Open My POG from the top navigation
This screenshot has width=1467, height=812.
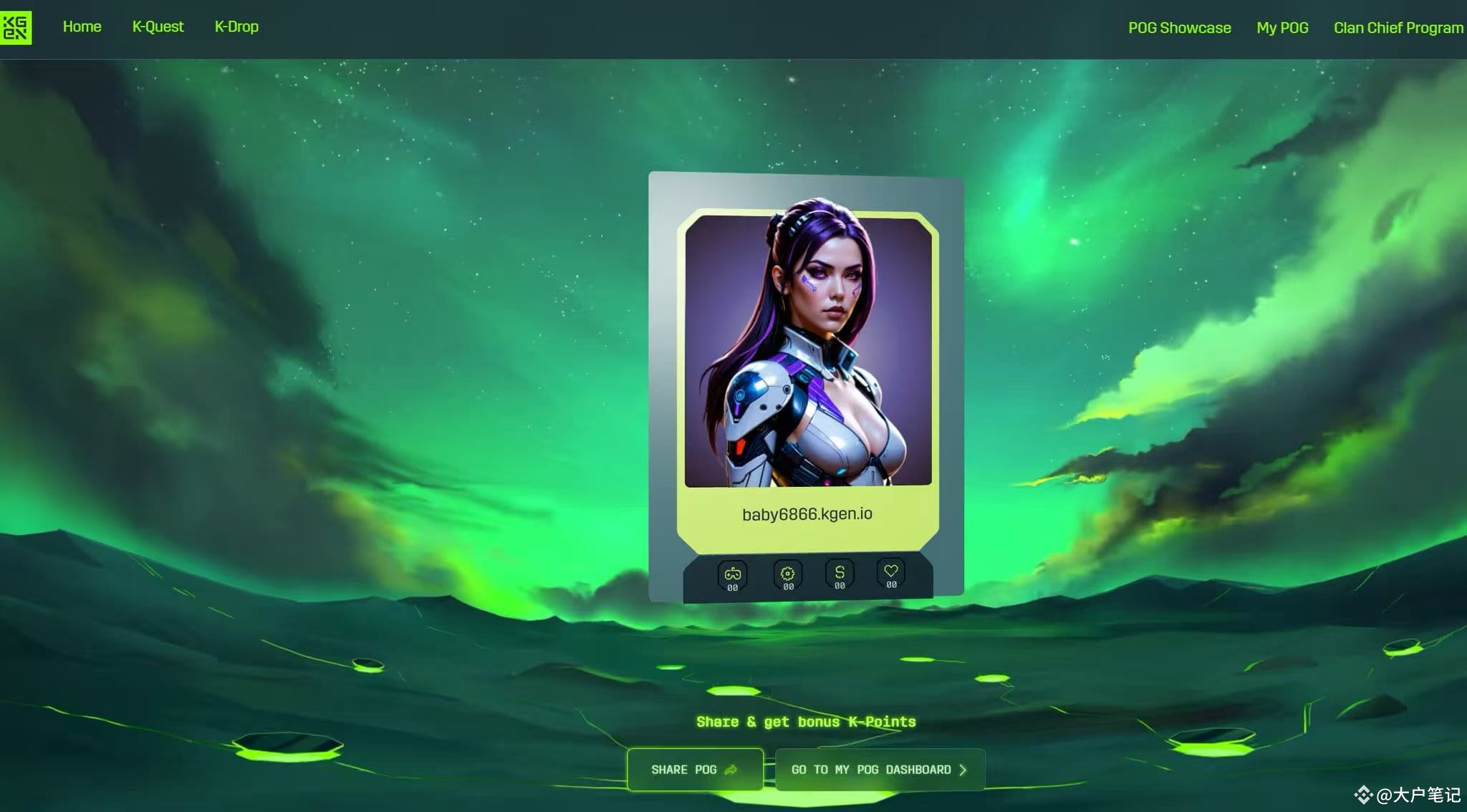pyautogui.click(x=1282, y=28)
